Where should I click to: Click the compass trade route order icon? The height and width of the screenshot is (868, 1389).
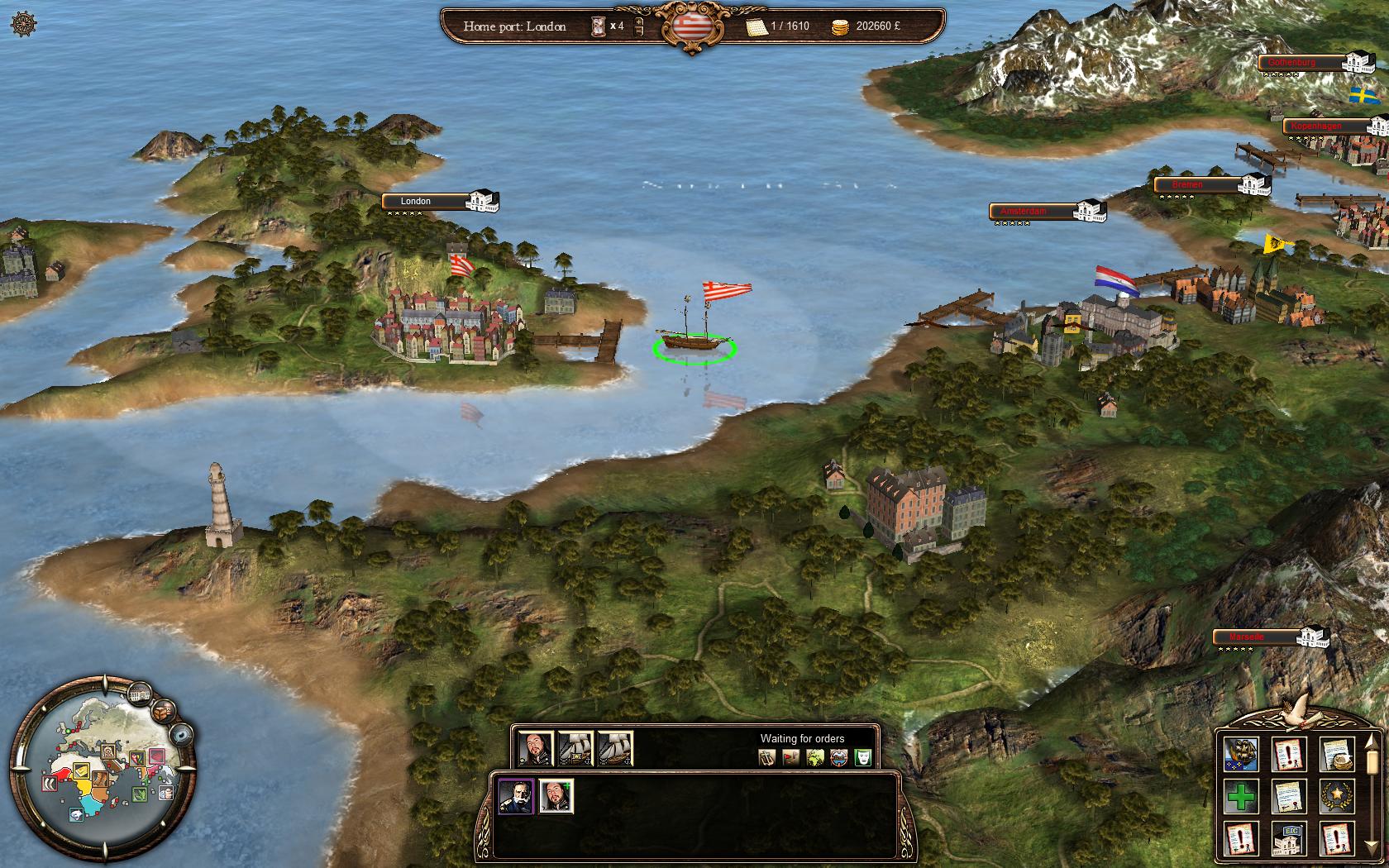(x=837, y=756)
